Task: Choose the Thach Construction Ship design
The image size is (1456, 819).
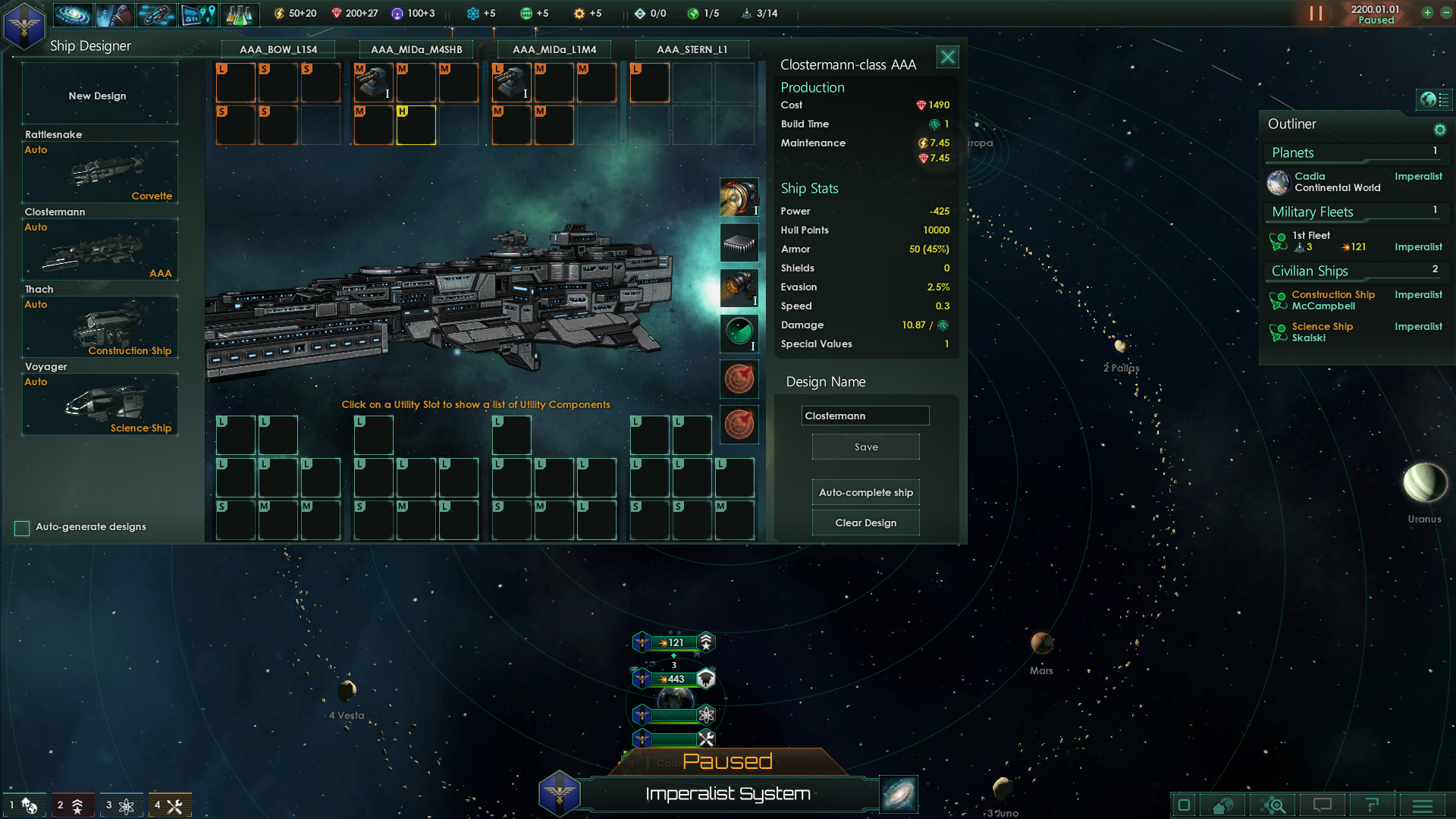Action: coord(100,327)
